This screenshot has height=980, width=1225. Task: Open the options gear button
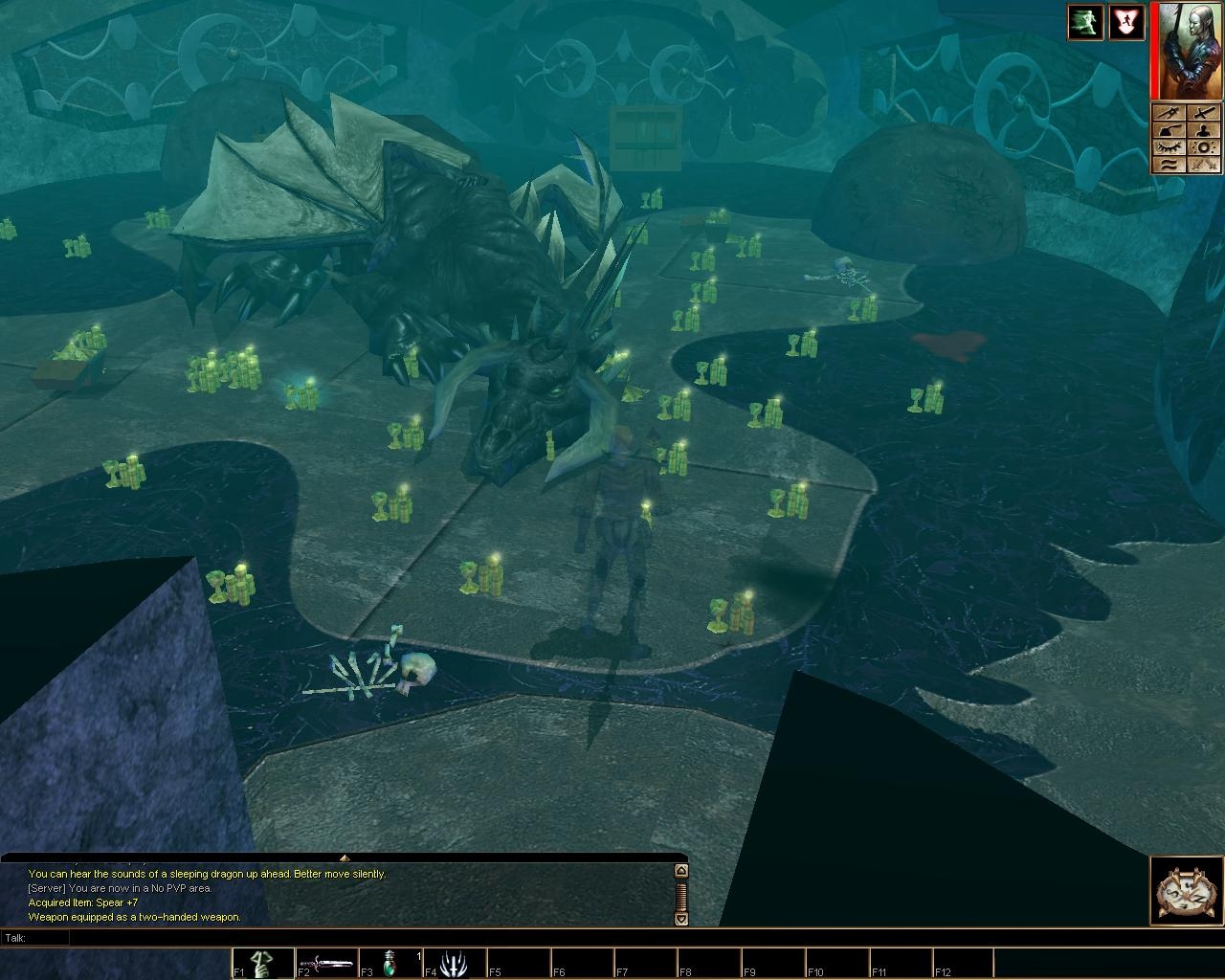(x=1204, y=147)
